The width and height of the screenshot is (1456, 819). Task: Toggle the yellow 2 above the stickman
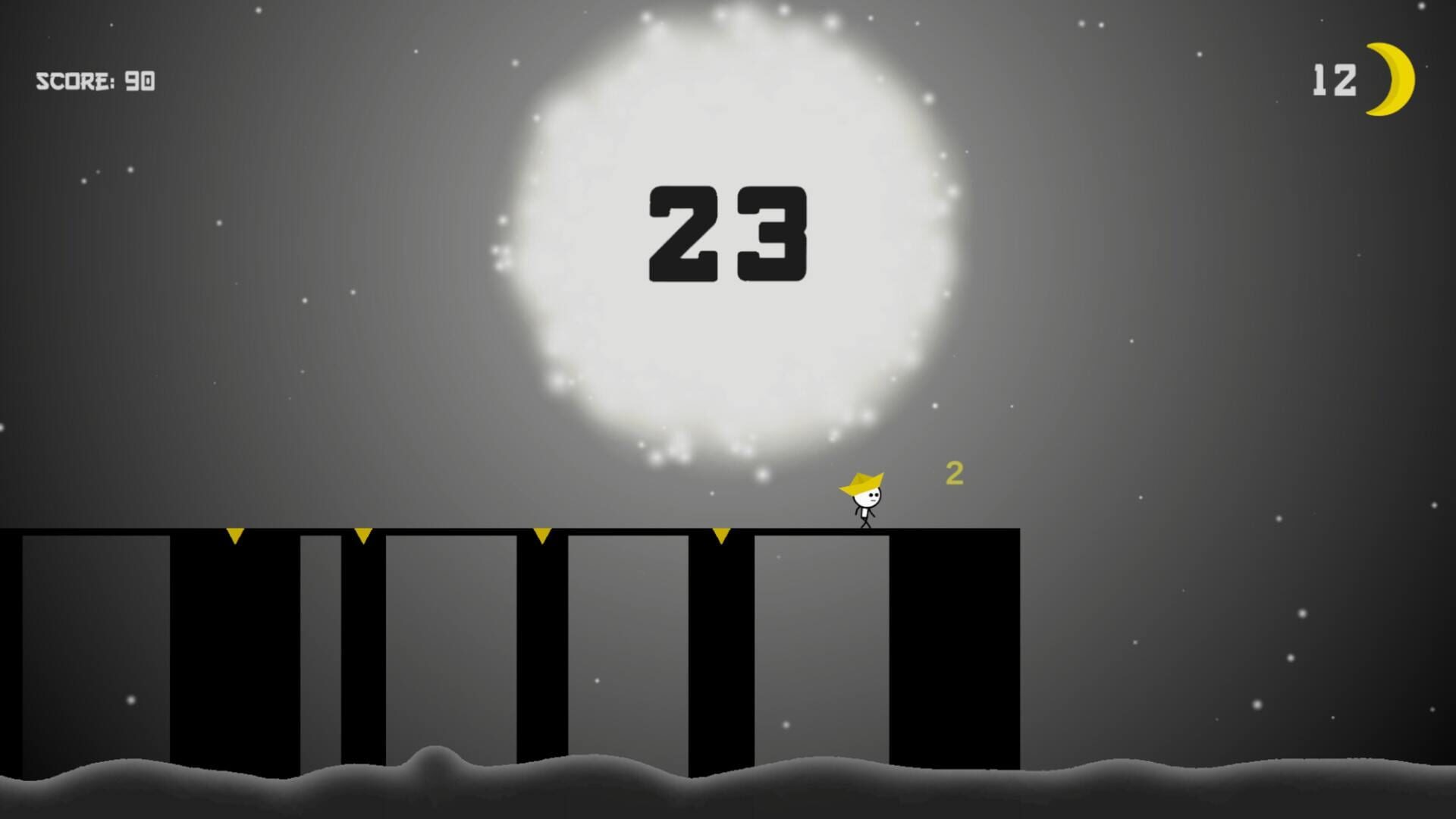(955, 474)
